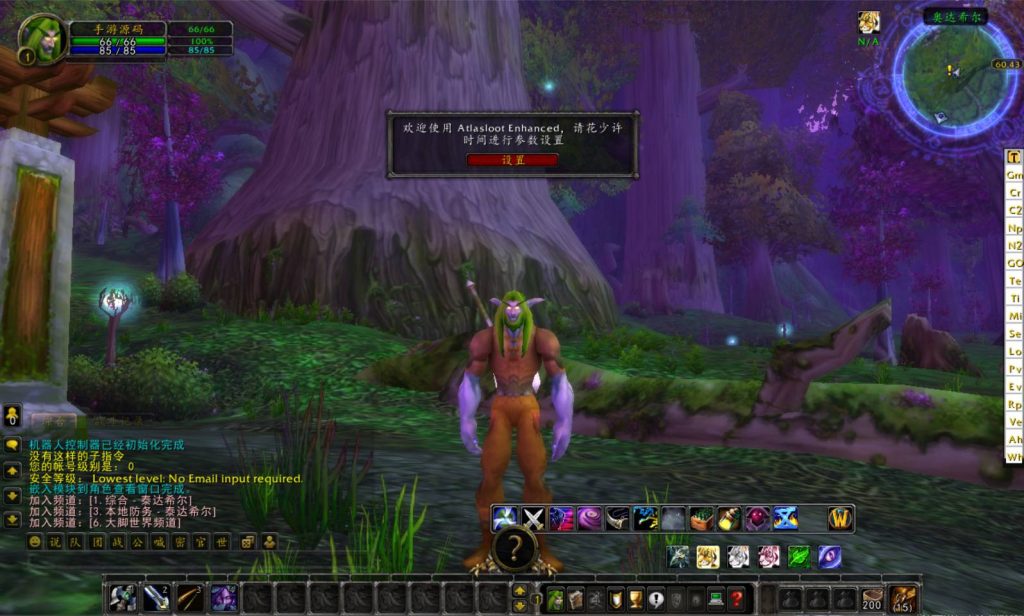The width and height of the screenshot is (1024, 616).
Task: Open the friends list counter button
Action: pos(12,415)
